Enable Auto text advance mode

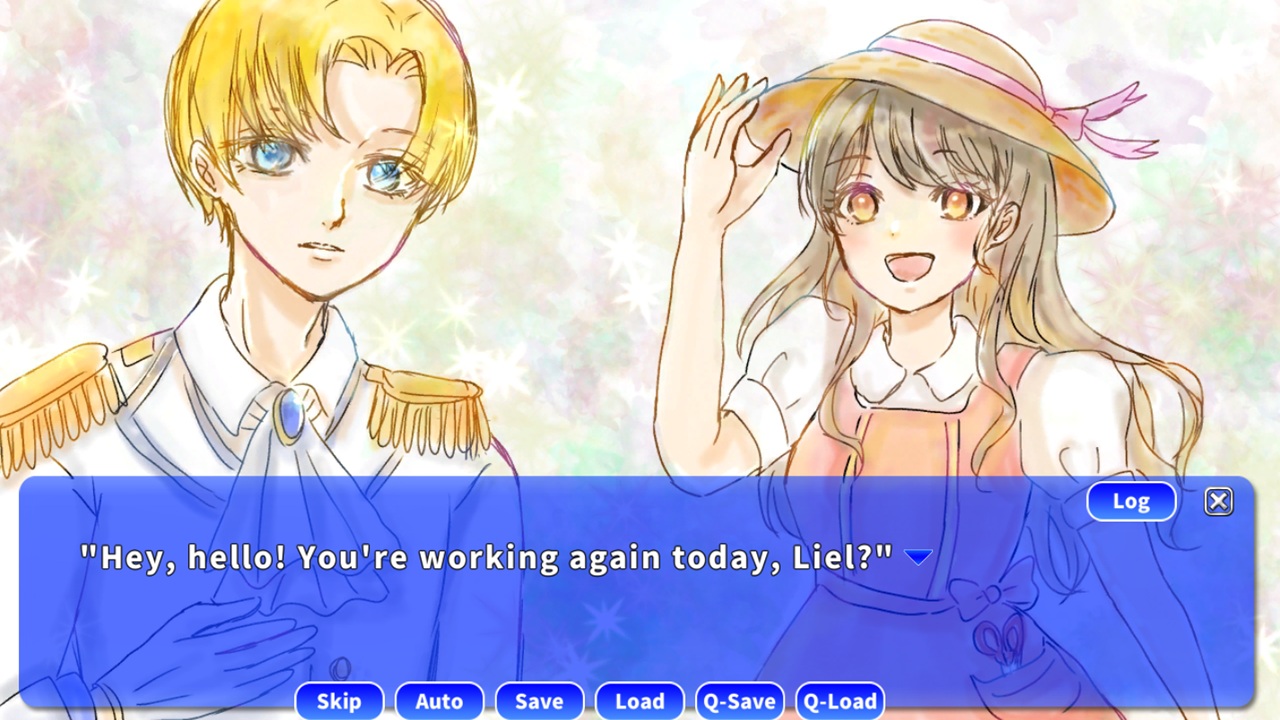[439, 701]
